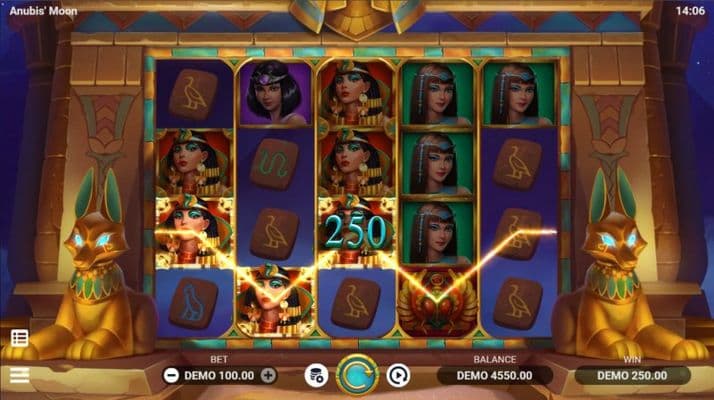Start autoplay with the circular play icon
This screenshot has height=400, width=714.
(x=398, y=376)
